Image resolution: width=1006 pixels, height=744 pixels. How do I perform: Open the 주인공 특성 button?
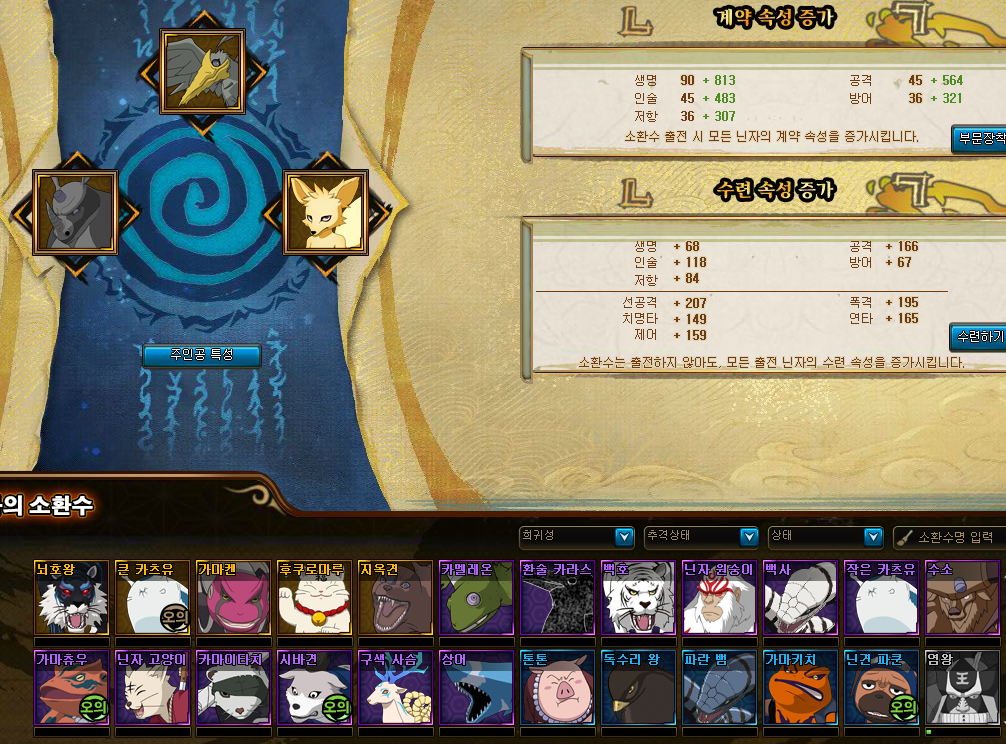point(202,355)
